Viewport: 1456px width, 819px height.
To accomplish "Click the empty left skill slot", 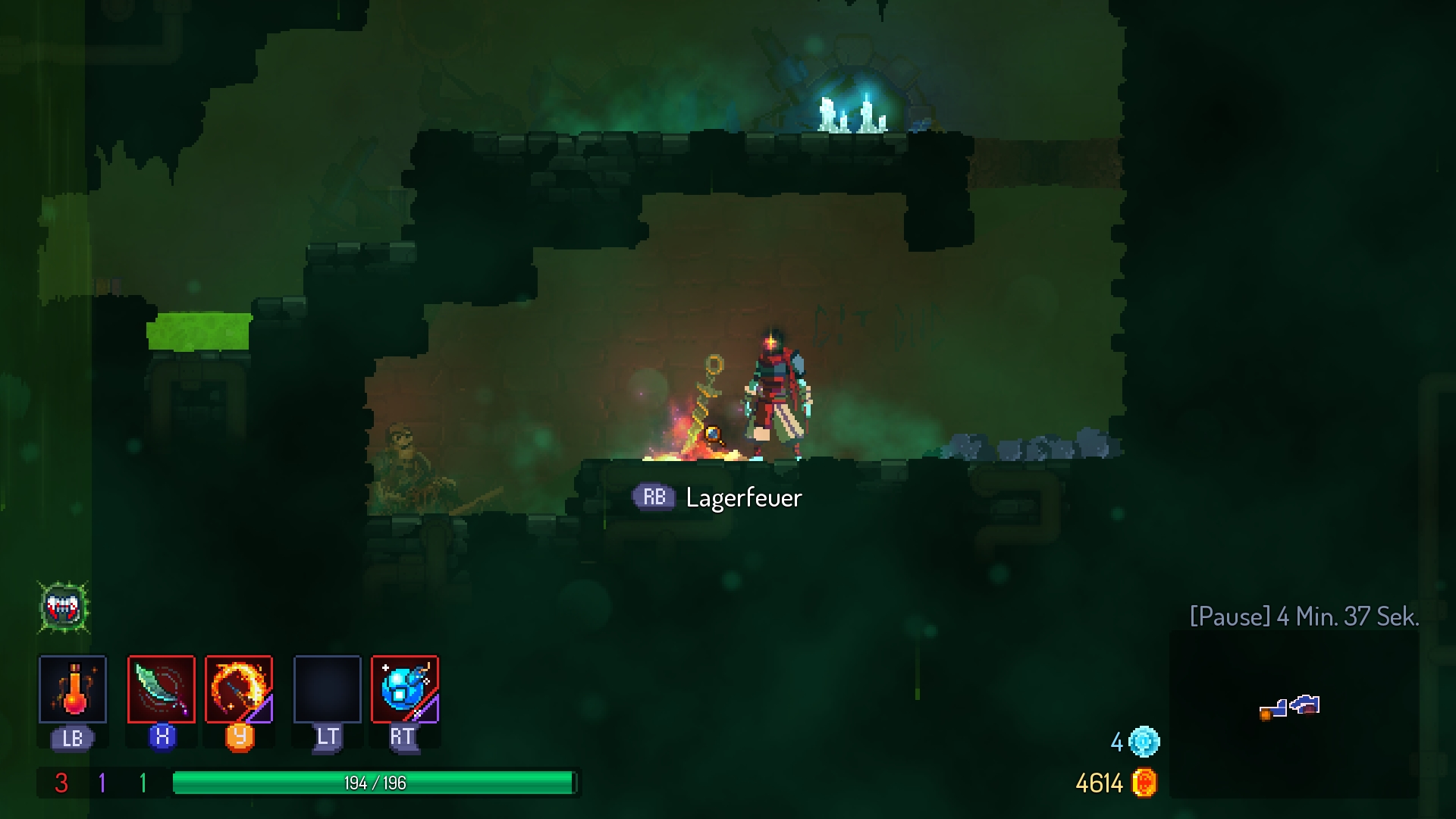I will [328, 689].
